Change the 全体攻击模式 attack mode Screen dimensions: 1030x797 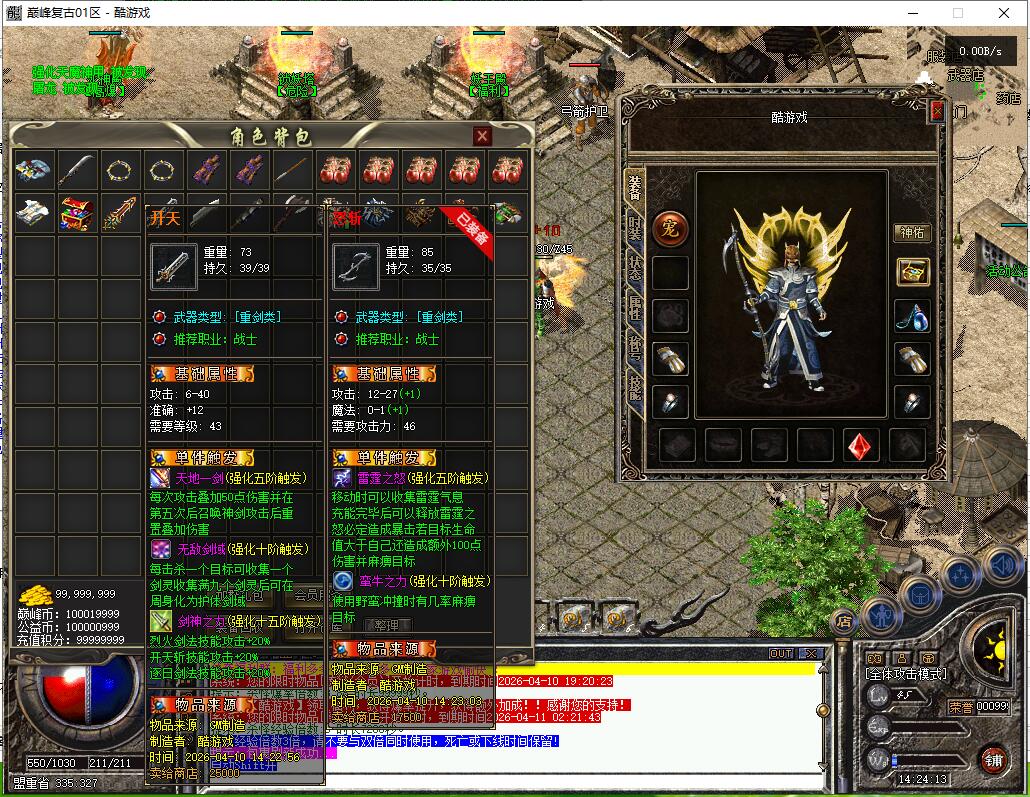click(907, 675)
